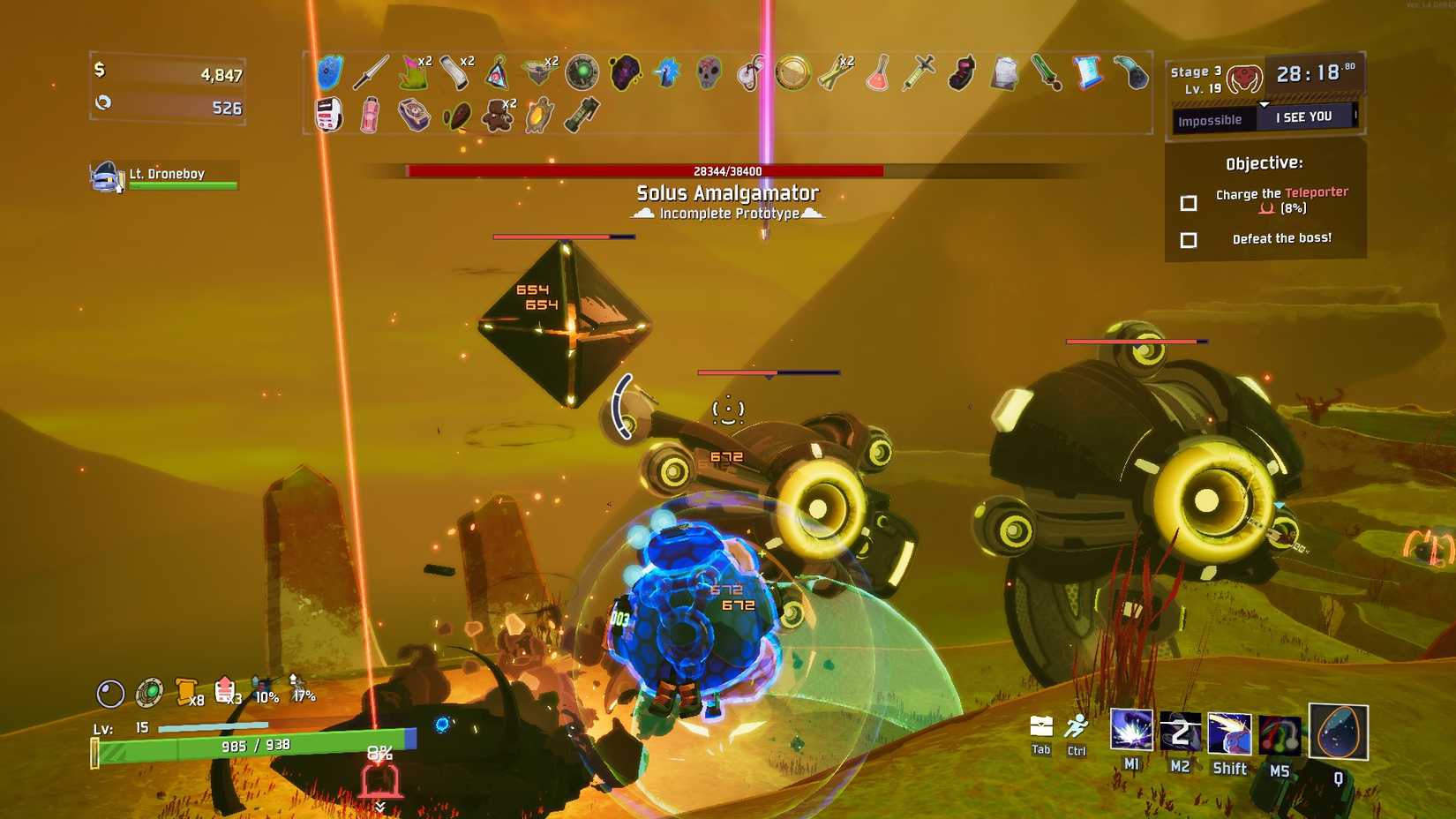Select the Stage 3 boss emblem
The width and height of the screenshot is (1456, 819).
1245,76
